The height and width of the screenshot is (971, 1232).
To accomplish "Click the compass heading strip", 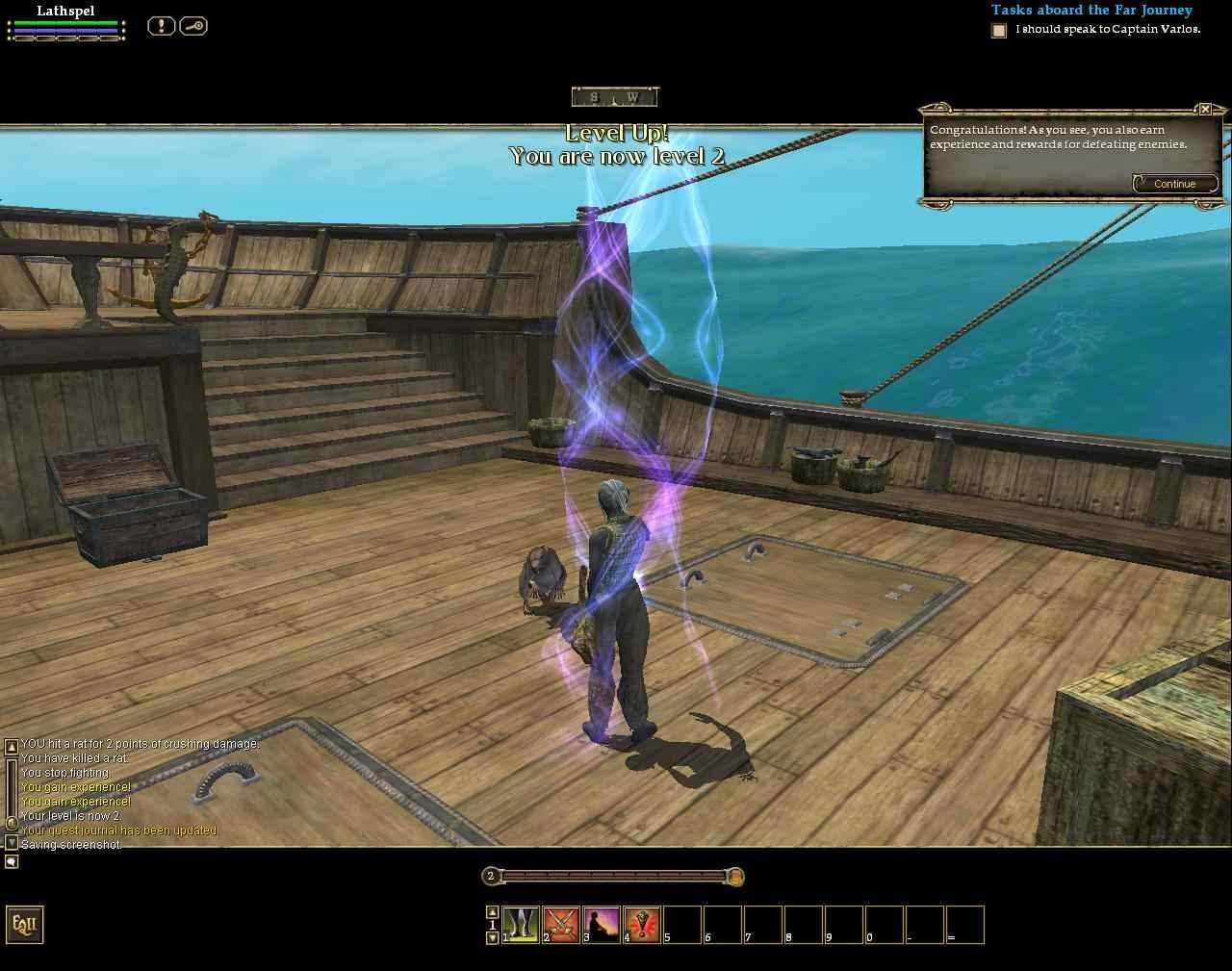I will click(x=614, y=97).
